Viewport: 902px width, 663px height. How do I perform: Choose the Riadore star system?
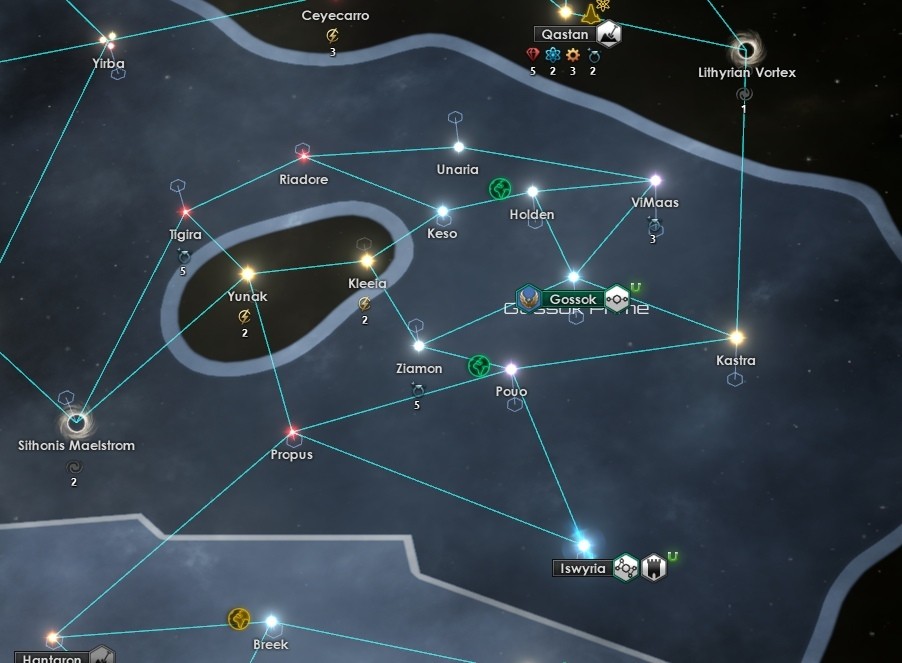click(303, 158)
